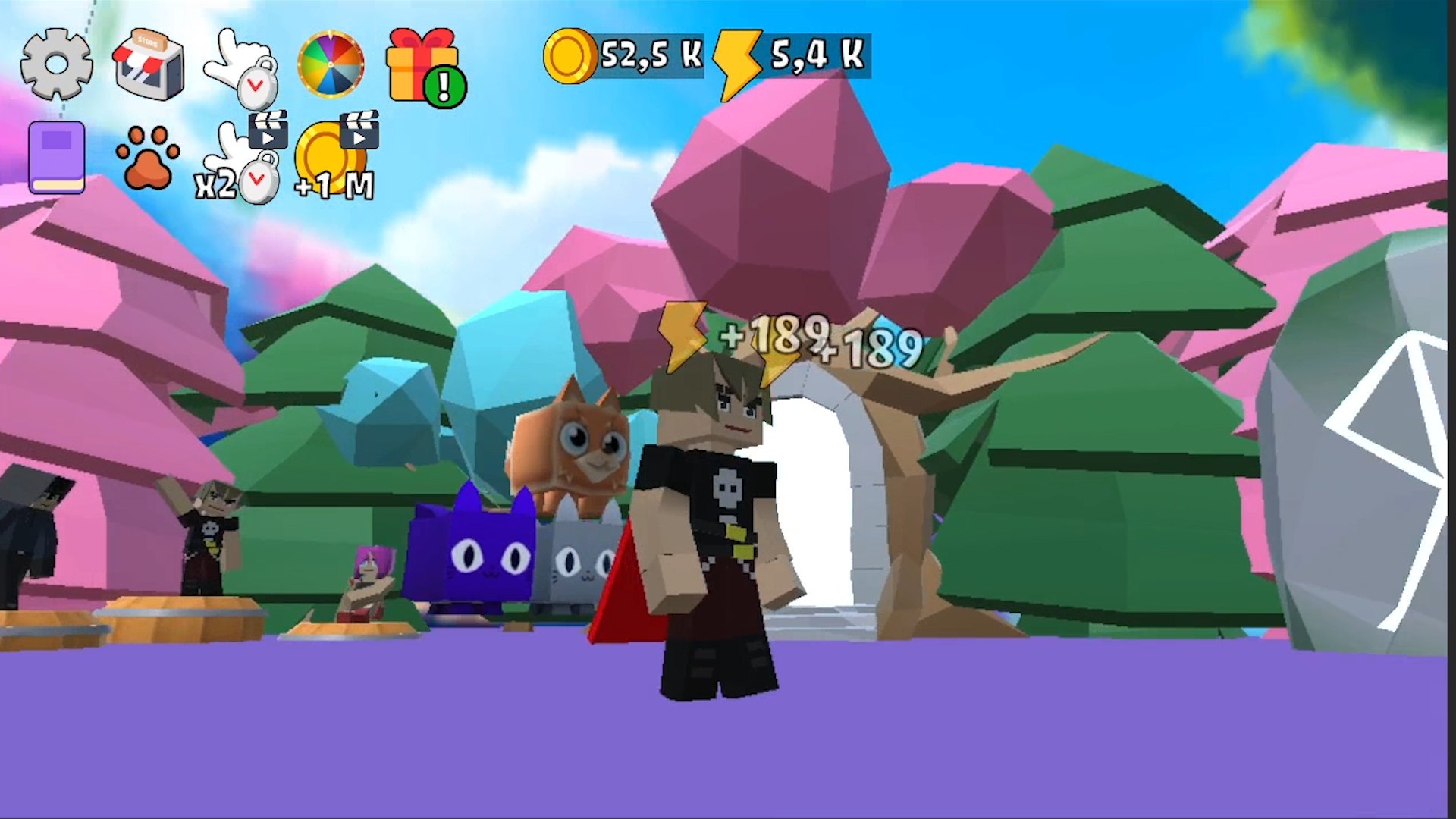
Task: Tap the green exclamation badge on the gift
Action: [x=444, y=87]
